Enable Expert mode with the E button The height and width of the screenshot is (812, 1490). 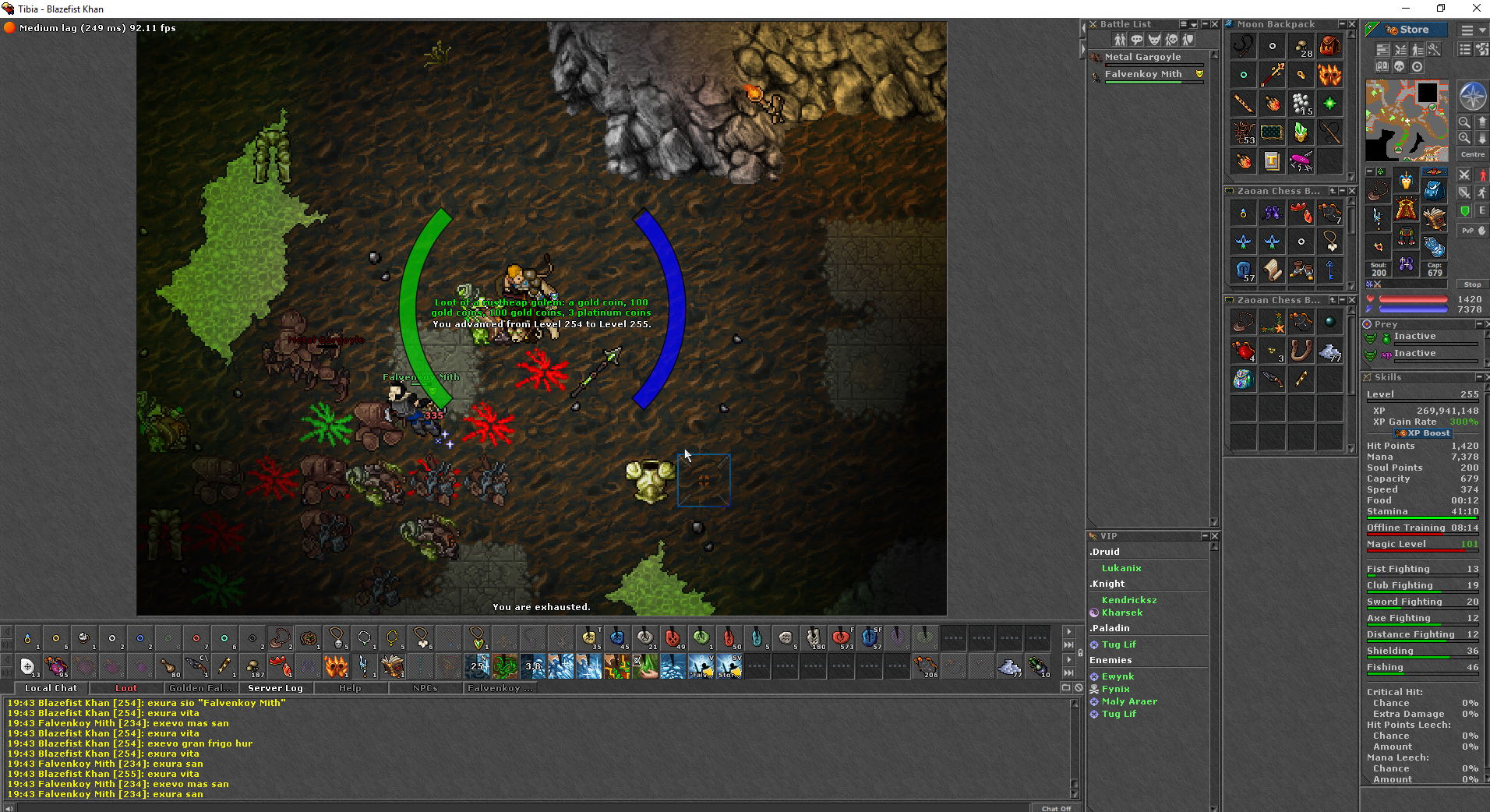pos(1483,211)
